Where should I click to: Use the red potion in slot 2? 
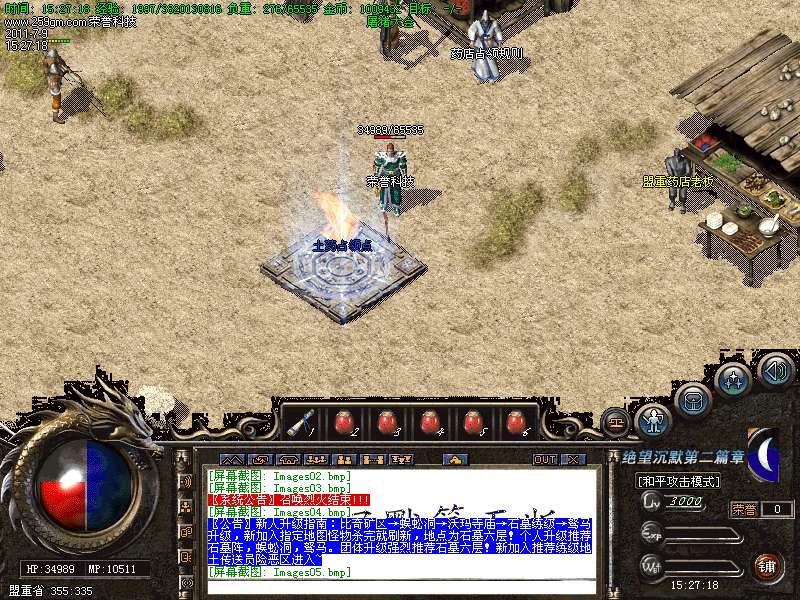[x=342, y=423]
